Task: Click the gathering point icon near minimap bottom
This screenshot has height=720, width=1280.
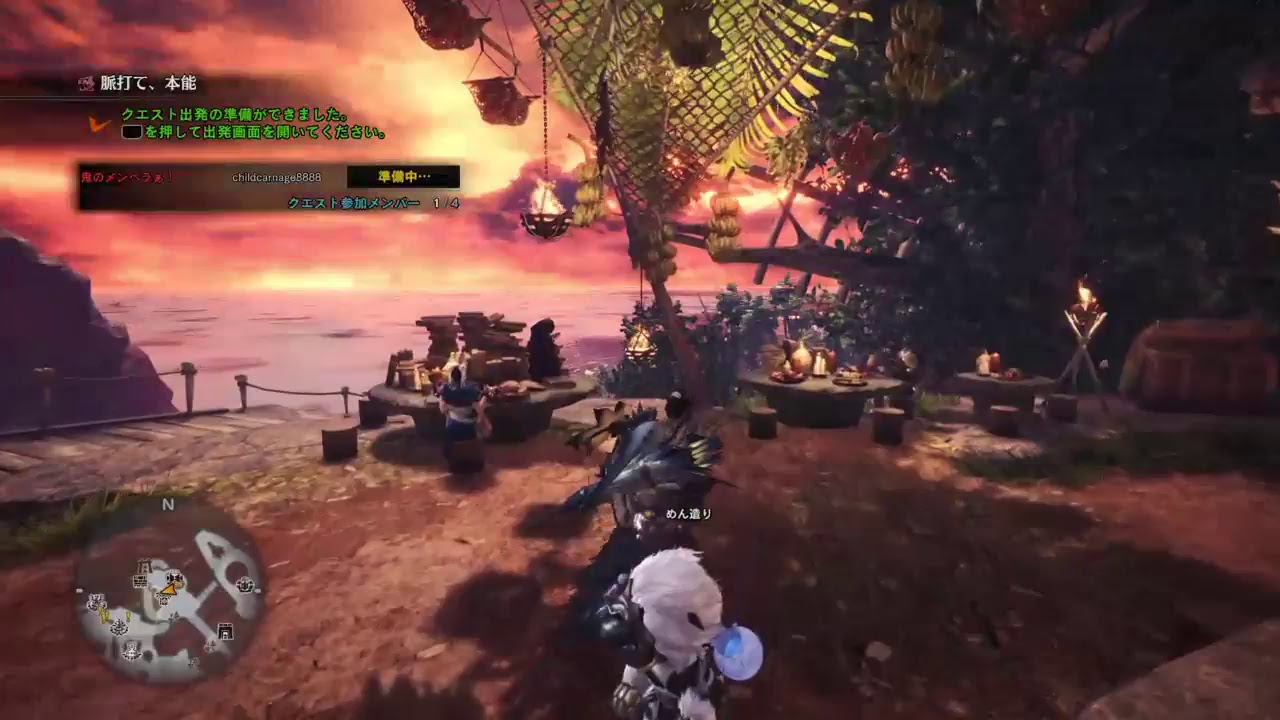Action: pos(130,651)
